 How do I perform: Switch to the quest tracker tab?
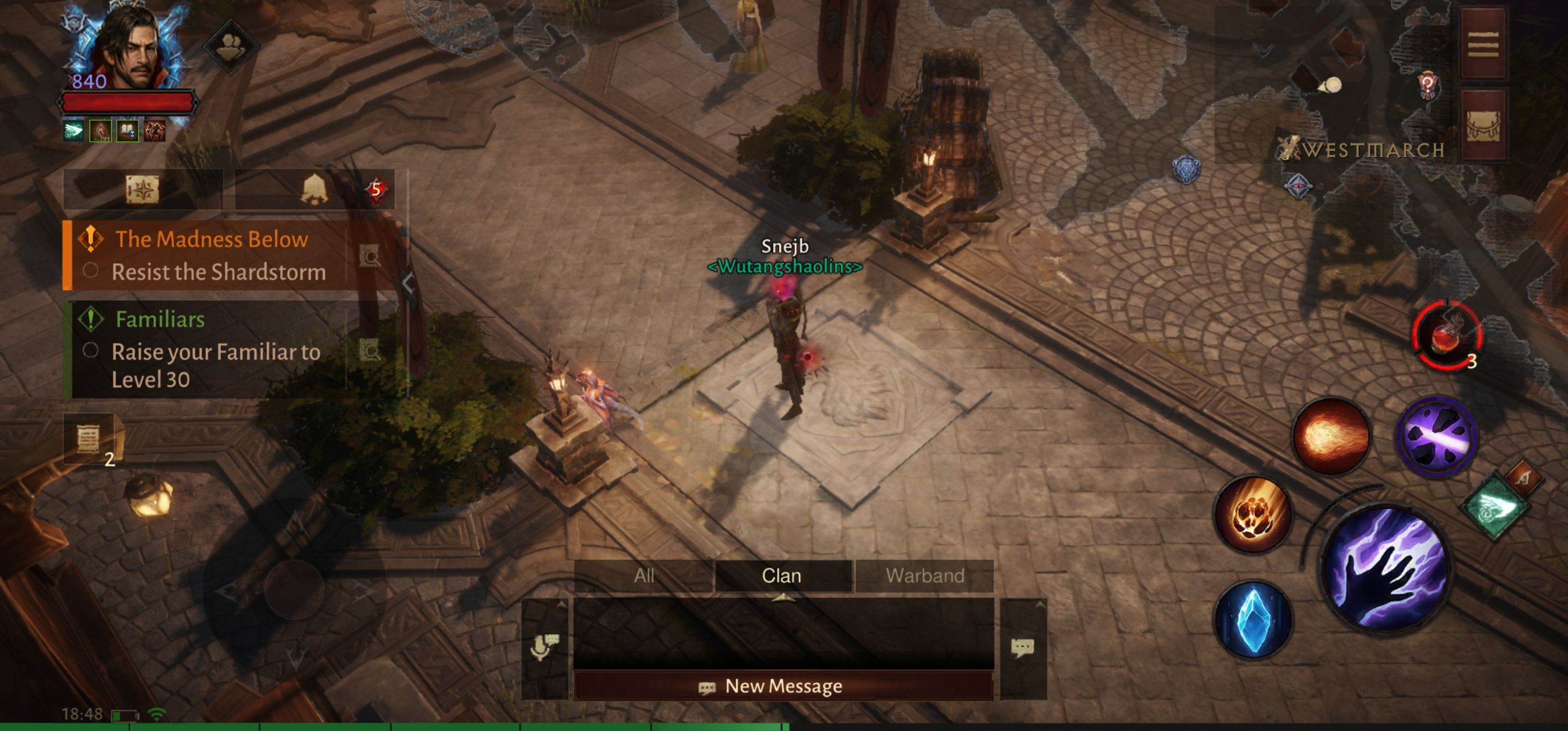pos(143,190)
